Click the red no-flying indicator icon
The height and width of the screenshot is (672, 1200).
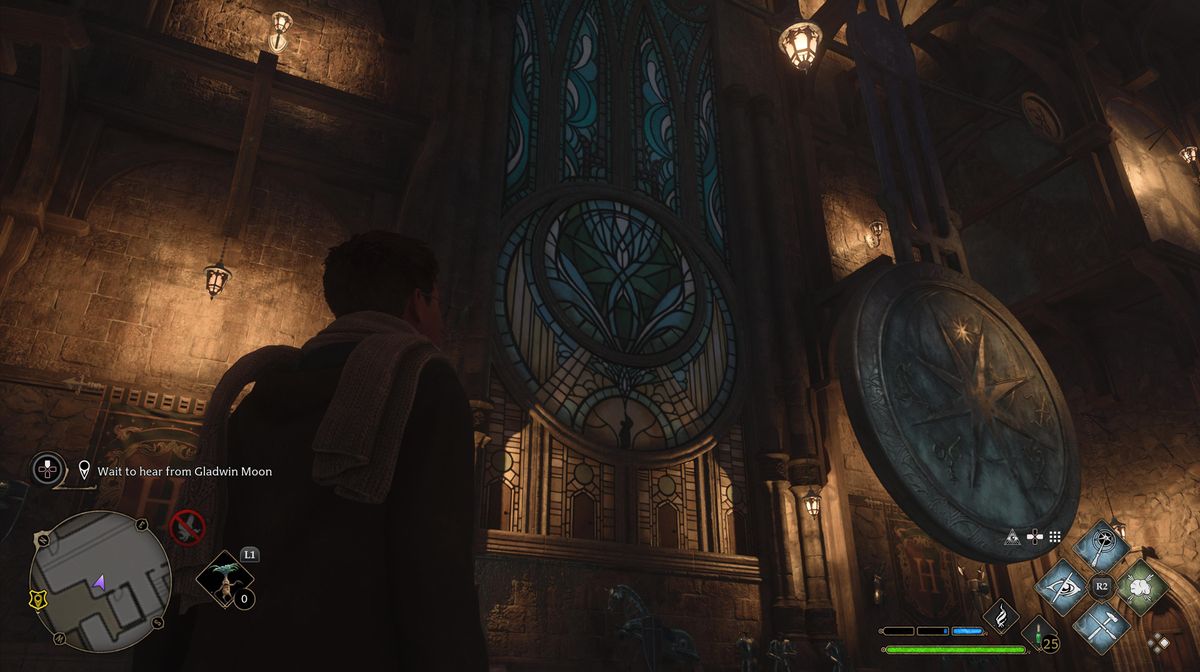[187, 527]
